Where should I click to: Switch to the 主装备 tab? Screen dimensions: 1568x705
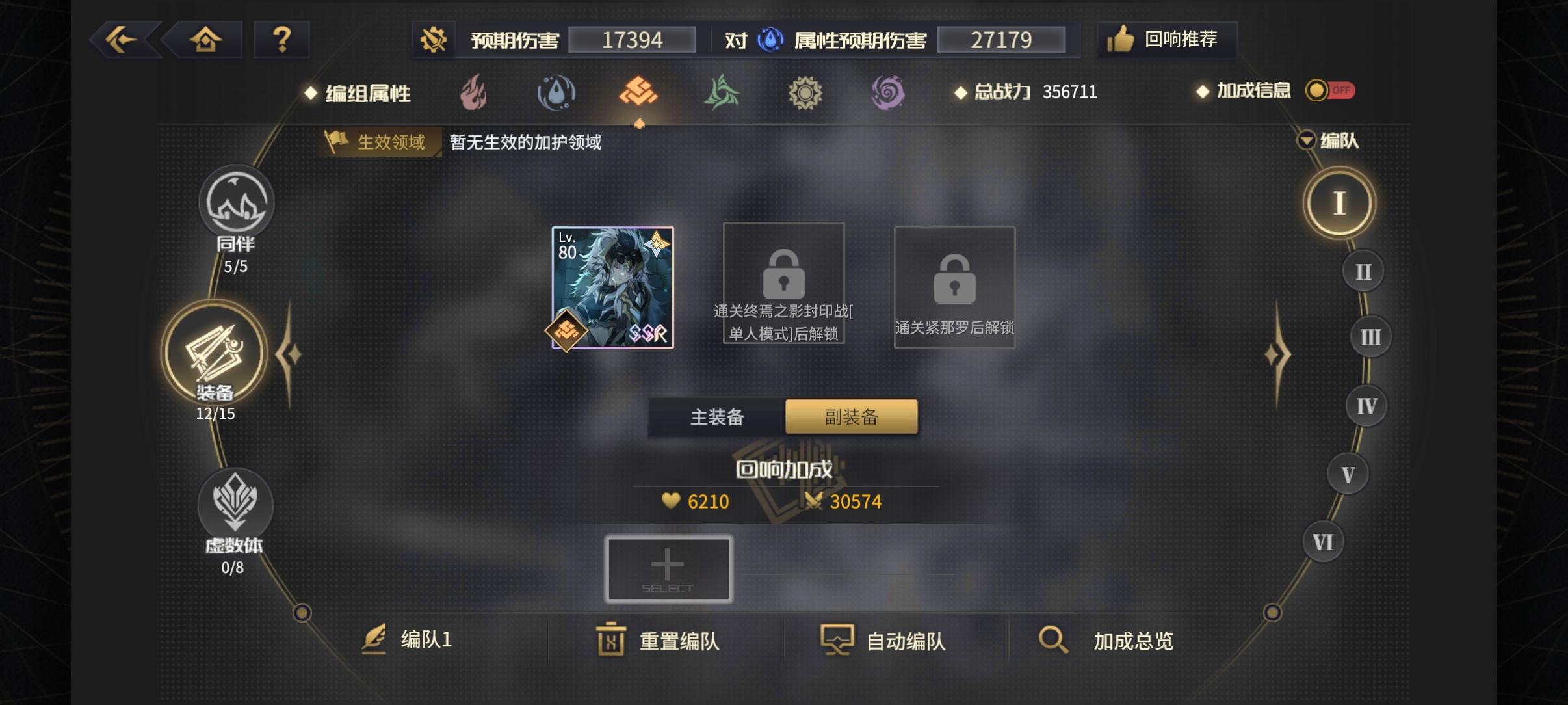[716, 416]
